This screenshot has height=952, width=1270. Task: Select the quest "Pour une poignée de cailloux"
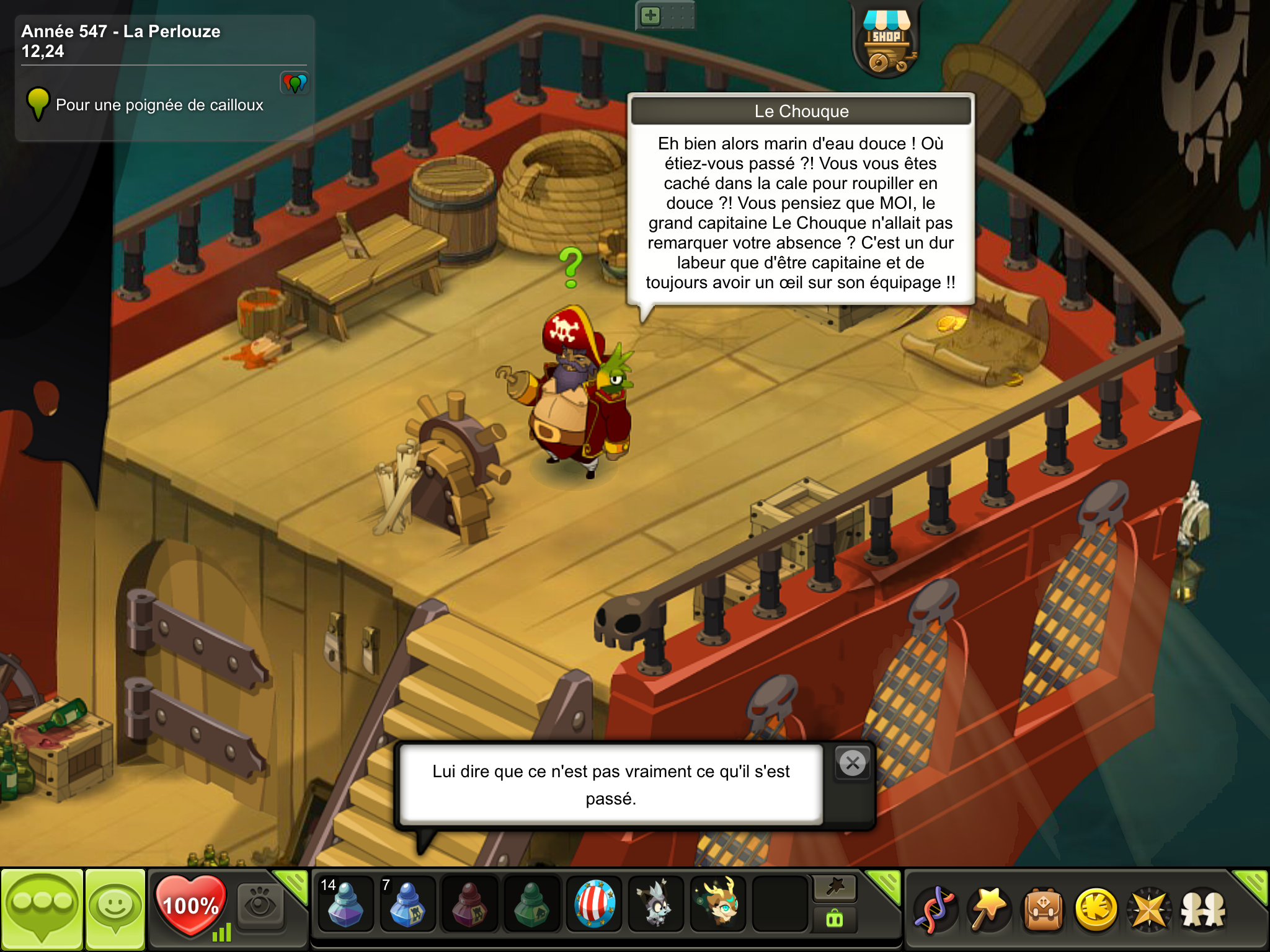[x=159, y=105]
